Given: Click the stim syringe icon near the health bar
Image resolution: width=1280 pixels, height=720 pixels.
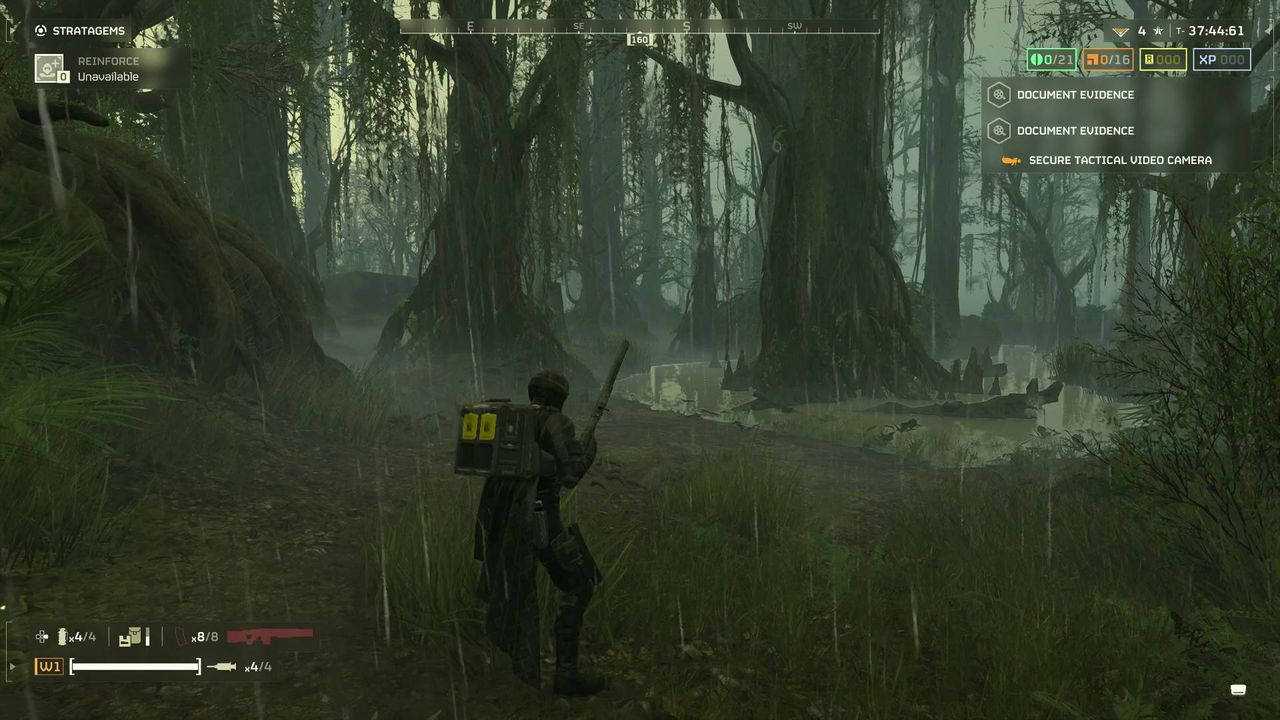Looking at the screenshot, I should point(222,666).
